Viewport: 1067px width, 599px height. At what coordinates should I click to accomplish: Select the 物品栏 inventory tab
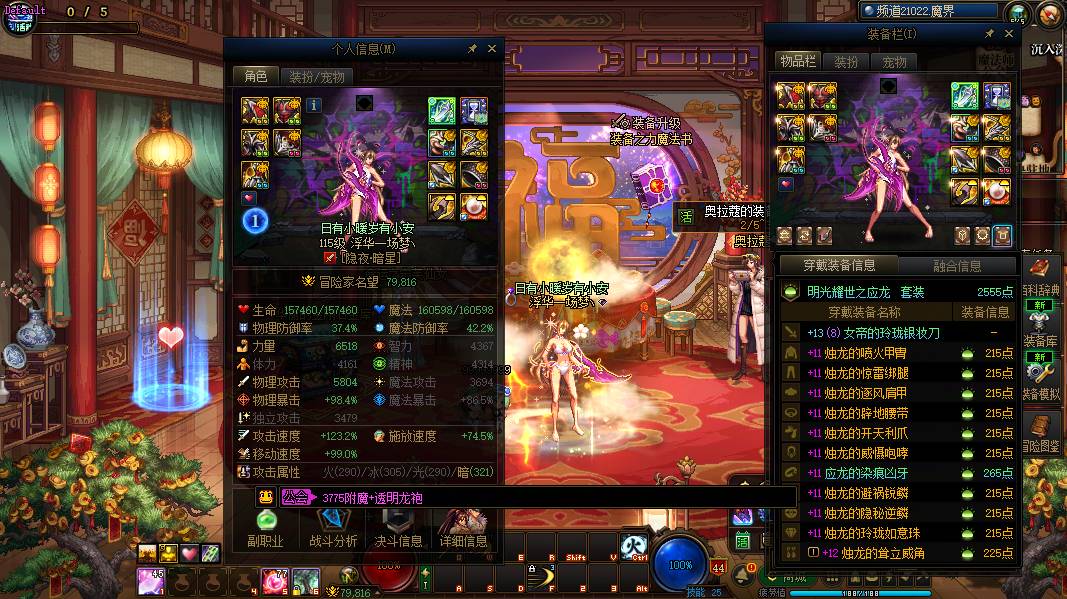[798, 62]
